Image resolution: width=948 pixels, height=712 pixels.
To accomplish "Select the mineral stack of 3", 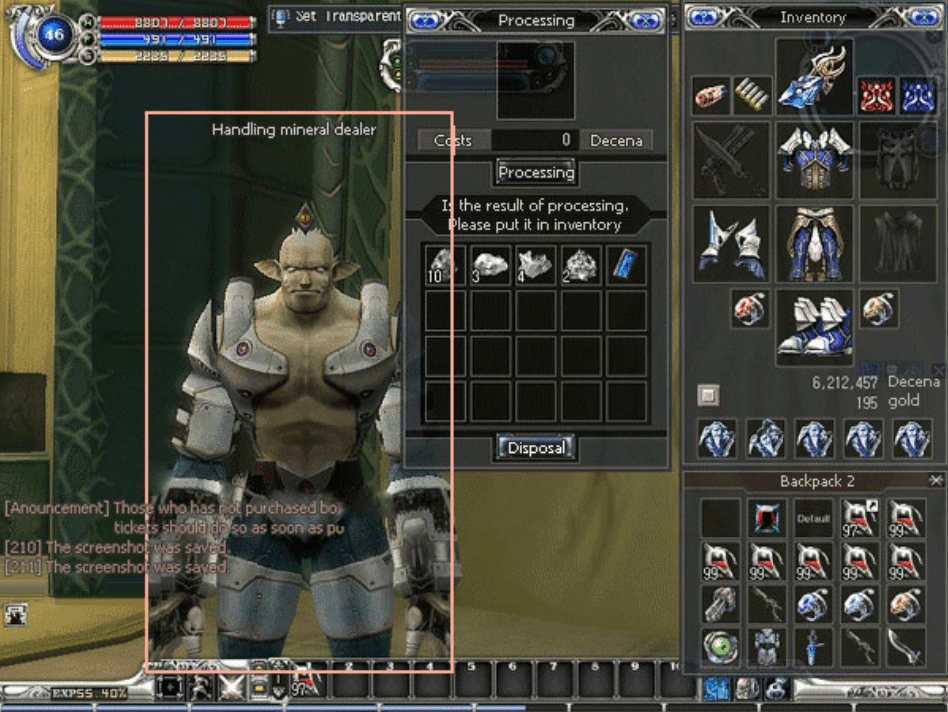I will (490, 266).
